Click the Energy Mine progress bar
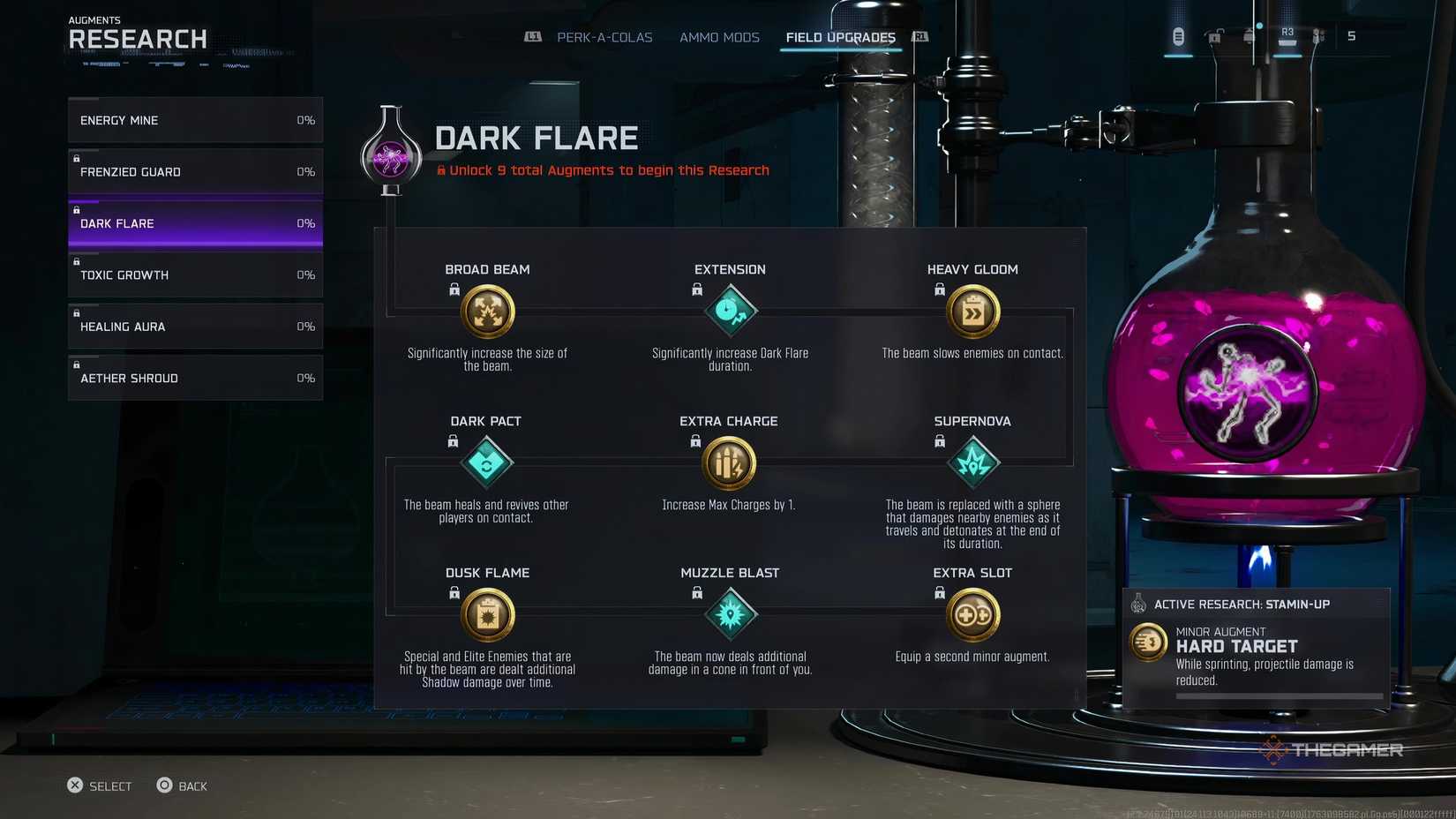The image size is (1456, 819). (194, 120)
